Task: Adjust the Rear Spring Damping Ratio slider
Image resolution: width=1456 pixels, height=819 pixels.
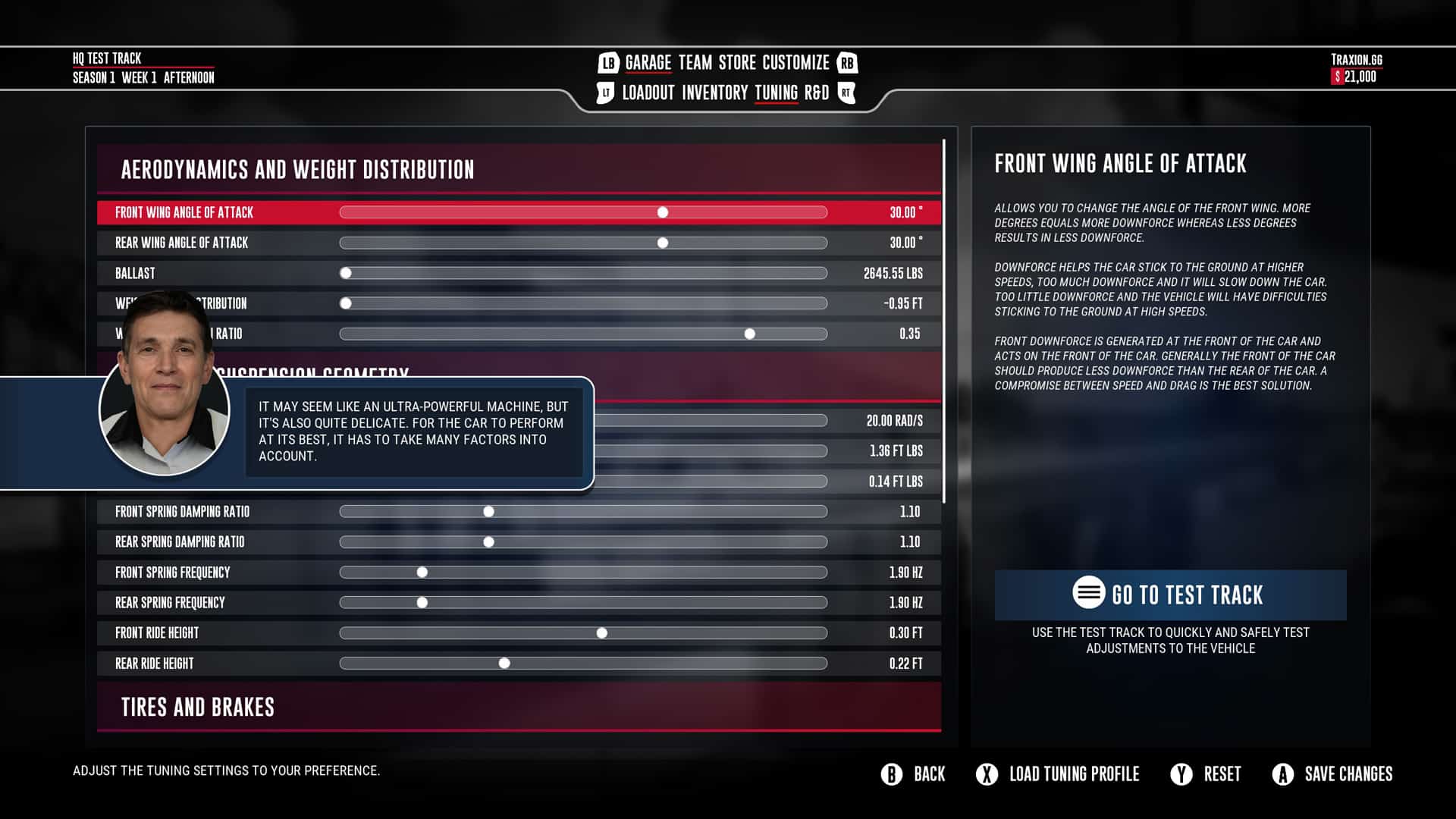Action: (489, 542)
